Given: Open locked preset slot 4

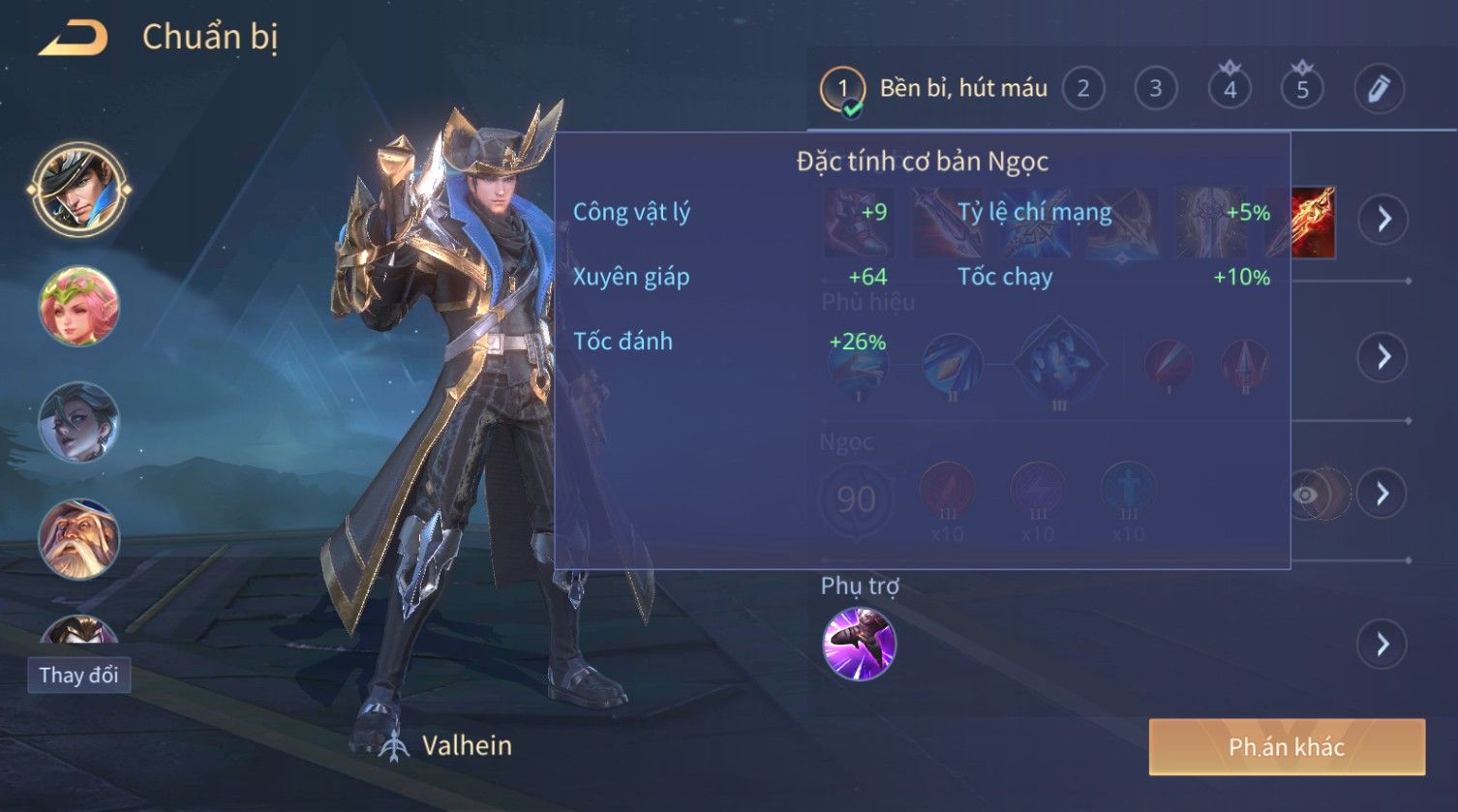Looking at the screenshot, I should 1230,89.
